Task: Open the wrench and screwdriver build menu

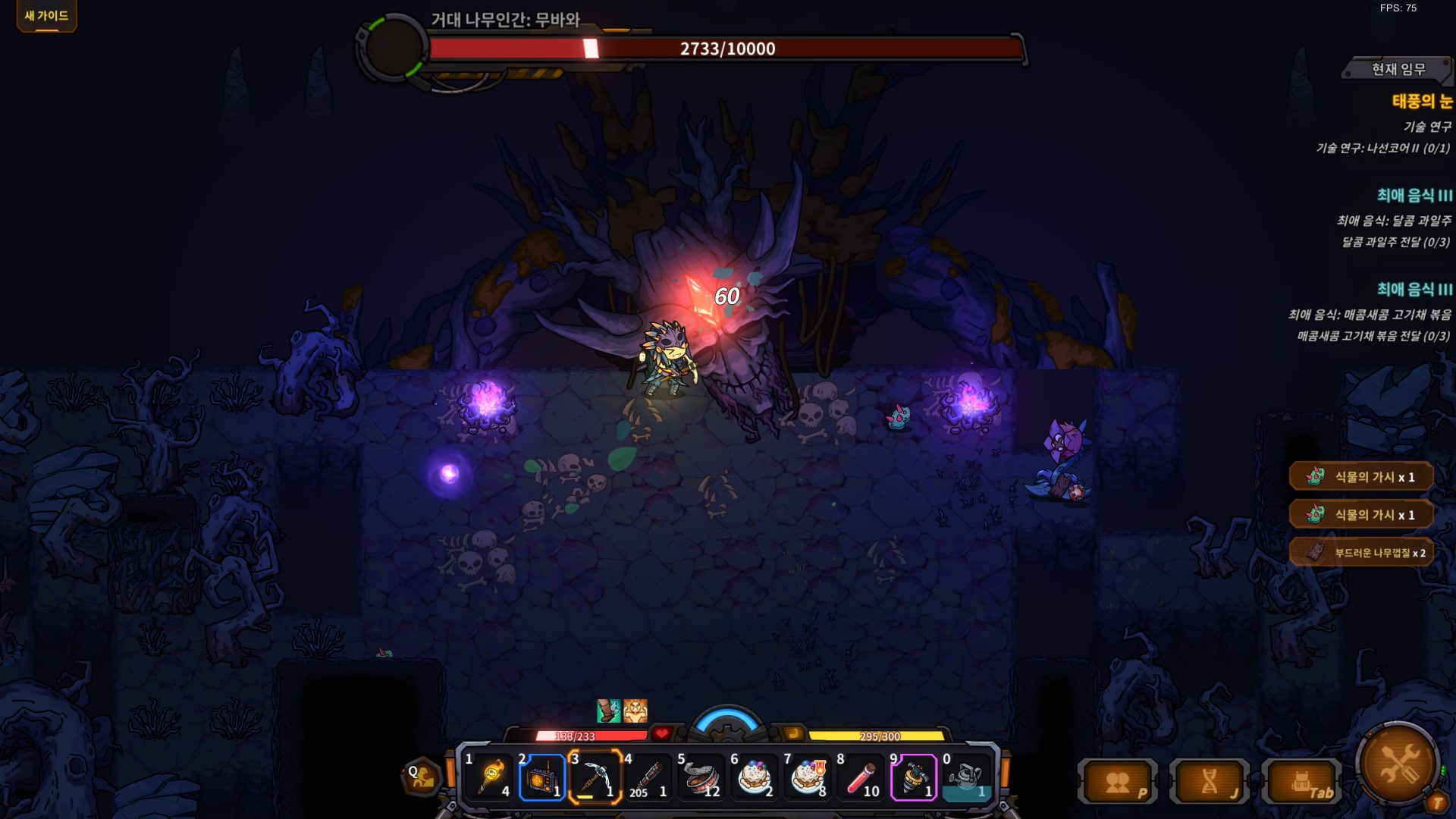Action: 1398,762
